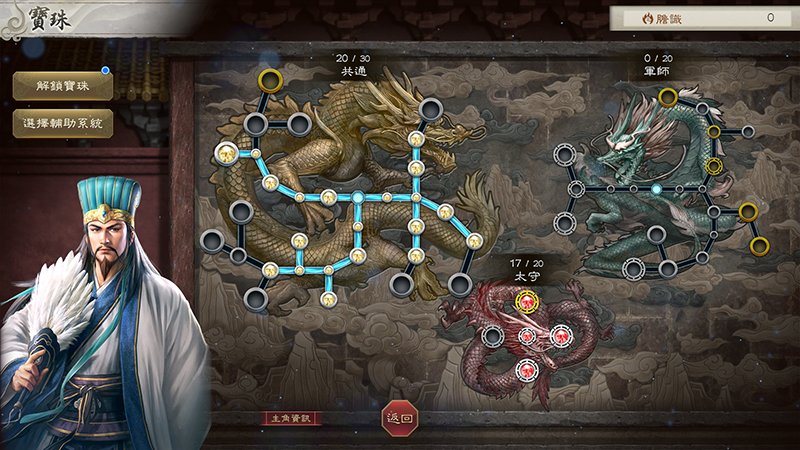800x450 pixels.
Task: Click the red 返回 back button
Action: coord(400,419)
